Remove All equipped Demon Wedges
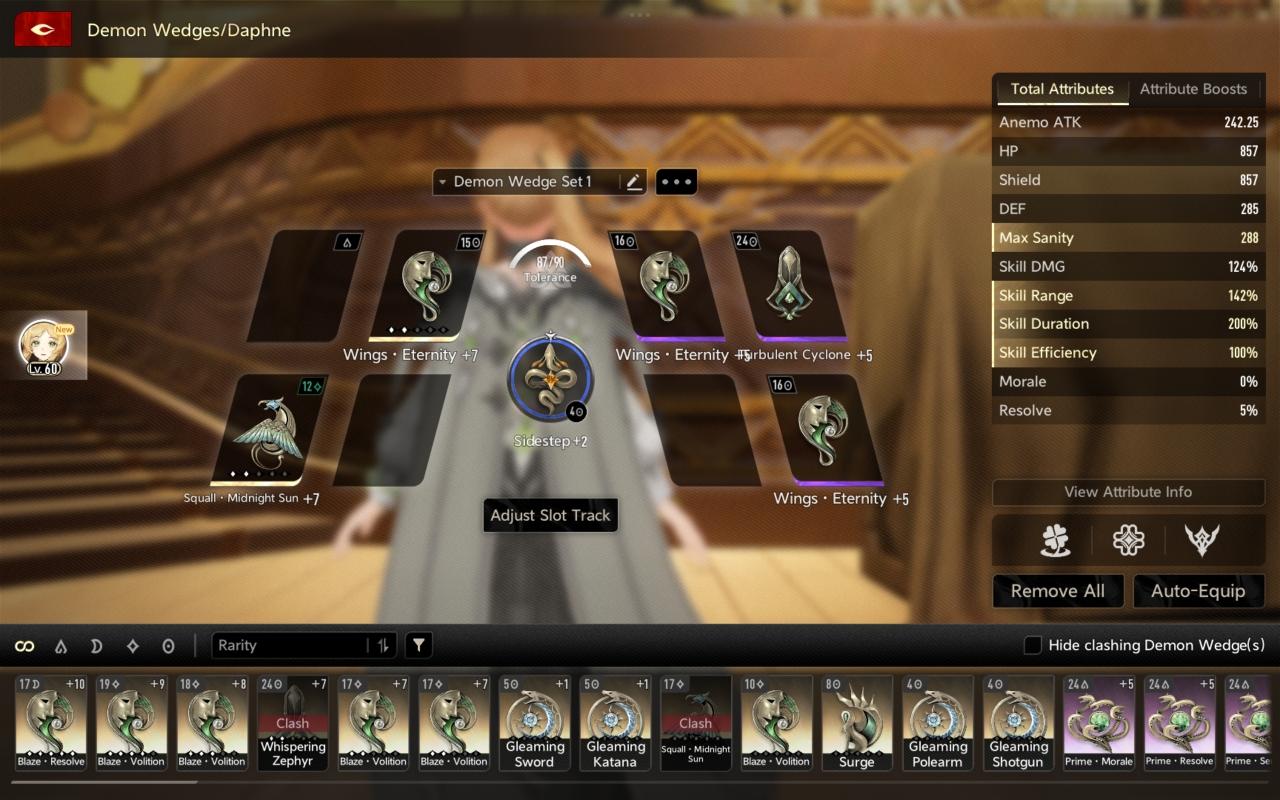 coord(1057,591)
